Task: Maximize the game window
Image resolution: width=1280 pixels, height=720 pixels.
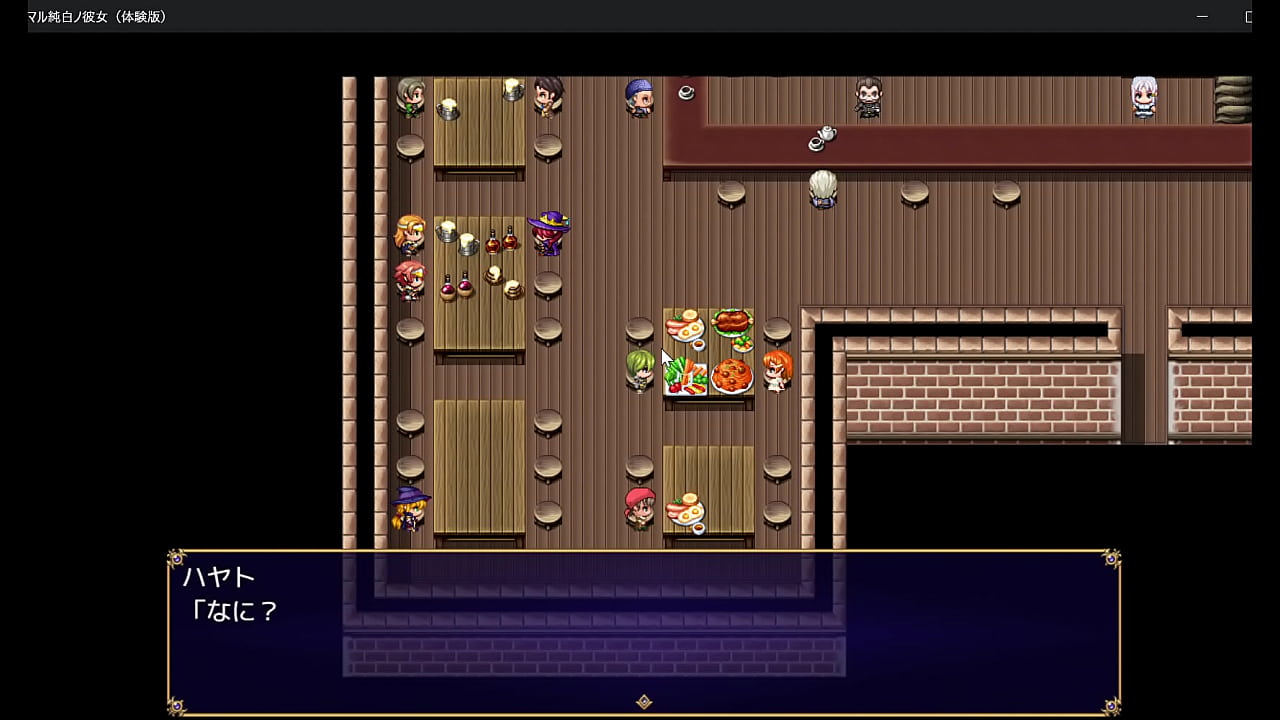Action: (1248, 17)
